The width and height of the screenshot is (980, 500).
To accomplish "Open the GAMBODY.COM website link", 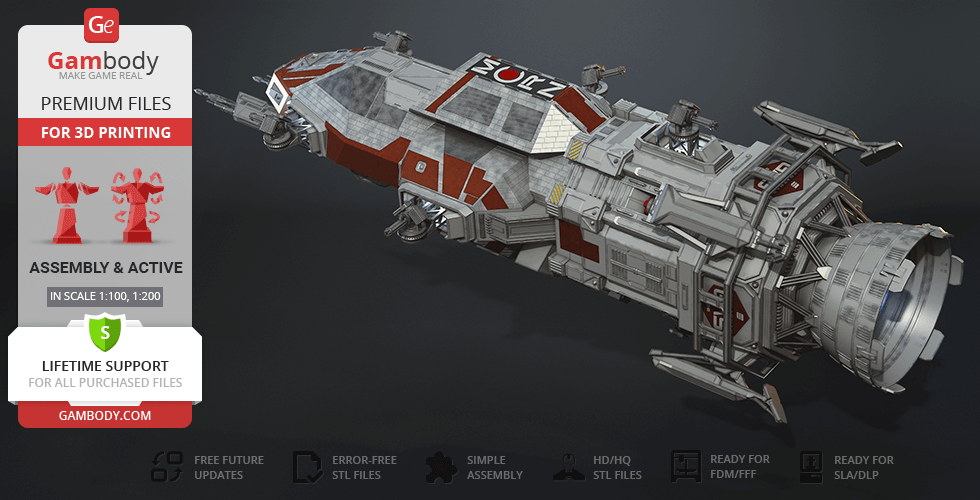I will point(105,415).
